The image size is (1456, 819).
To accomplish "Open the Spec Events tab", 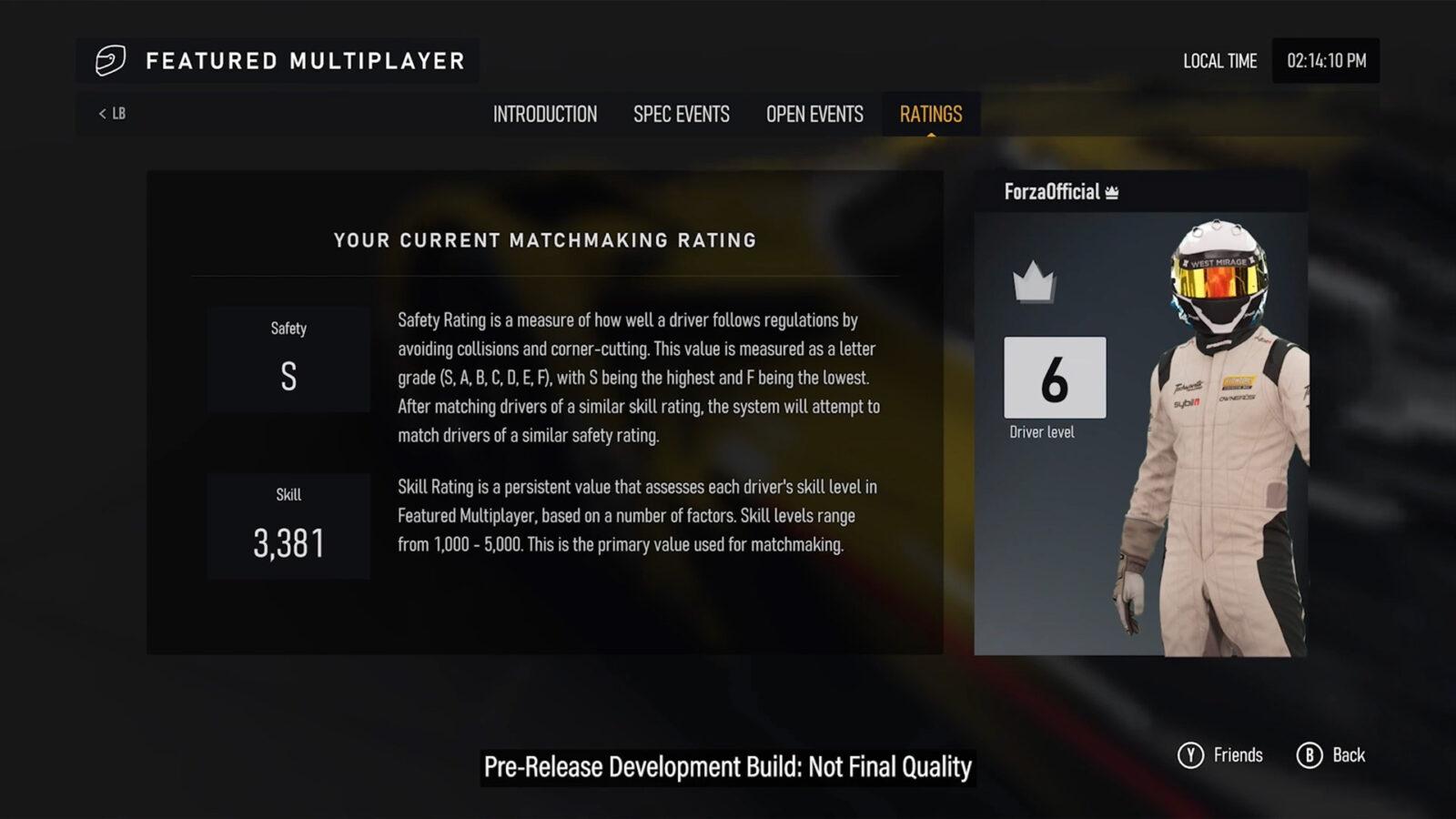I will pyautogui.click(x=682, y=114).
